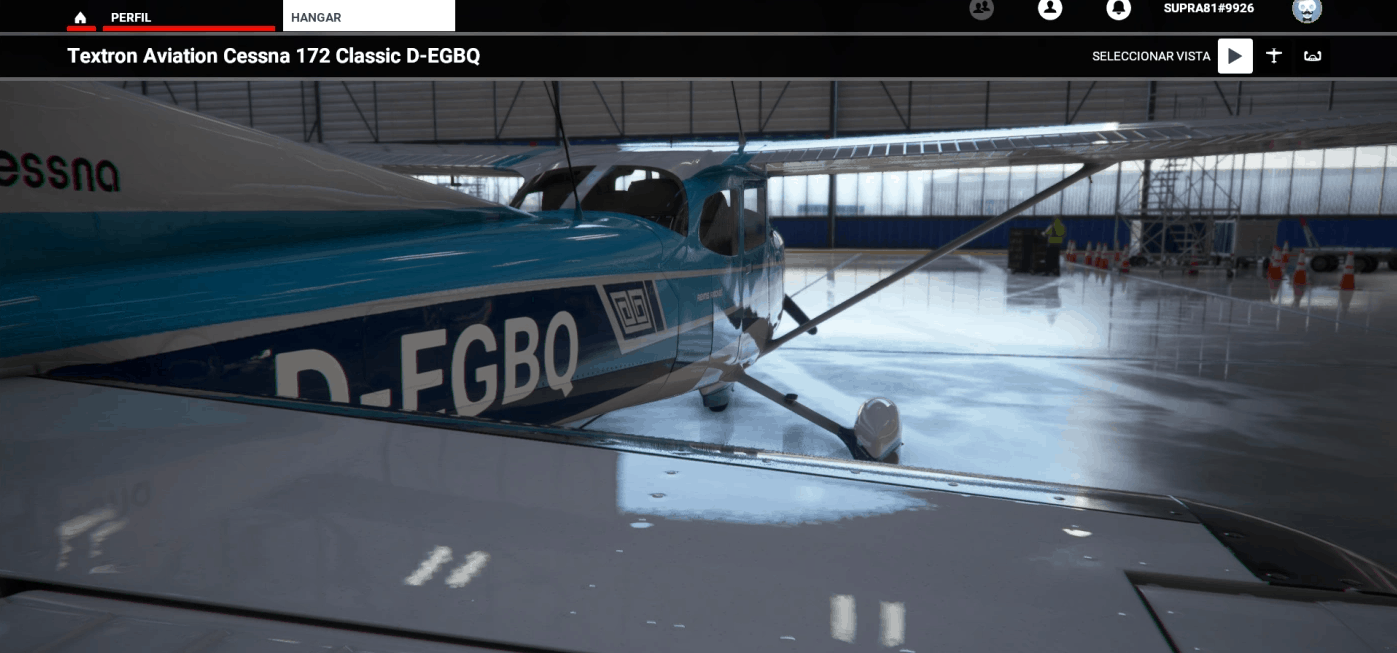Click the SUPRA81#9926 gamertag
1397x653 pixels.
[1208, 8]
